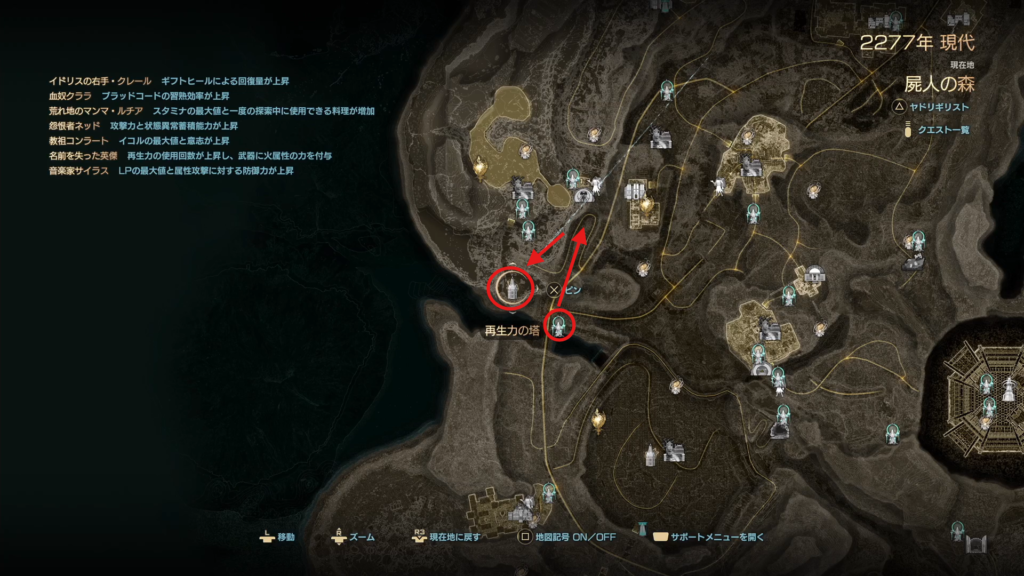Select the 再生力の塔 tower marker circled in red
The image size is (1024, 576).
pyautogui.click(x=509, y=288)
